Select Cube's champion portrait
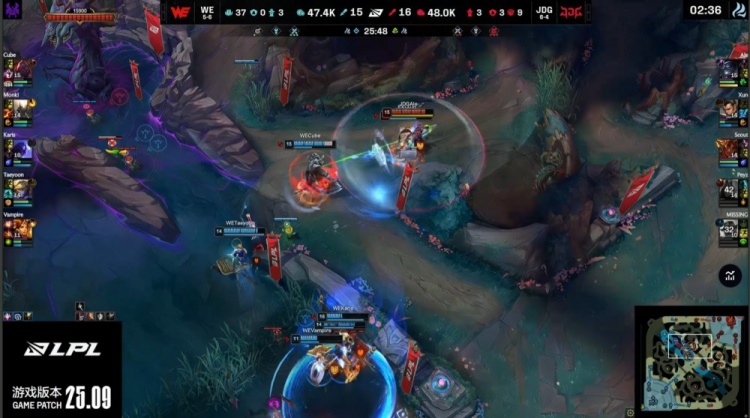The image size is (750, 418). (24, 70)
